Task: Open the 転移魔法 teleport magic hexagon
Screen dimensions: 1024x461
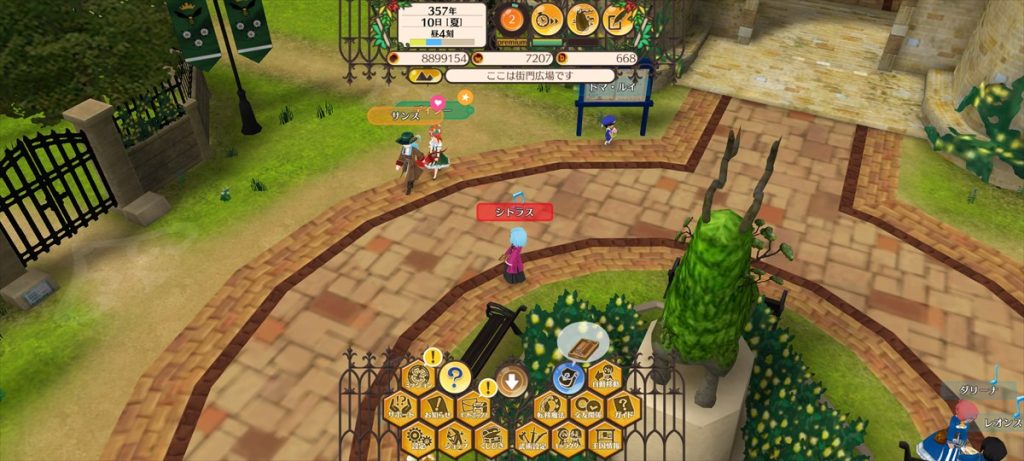Action: click(550, 407)
